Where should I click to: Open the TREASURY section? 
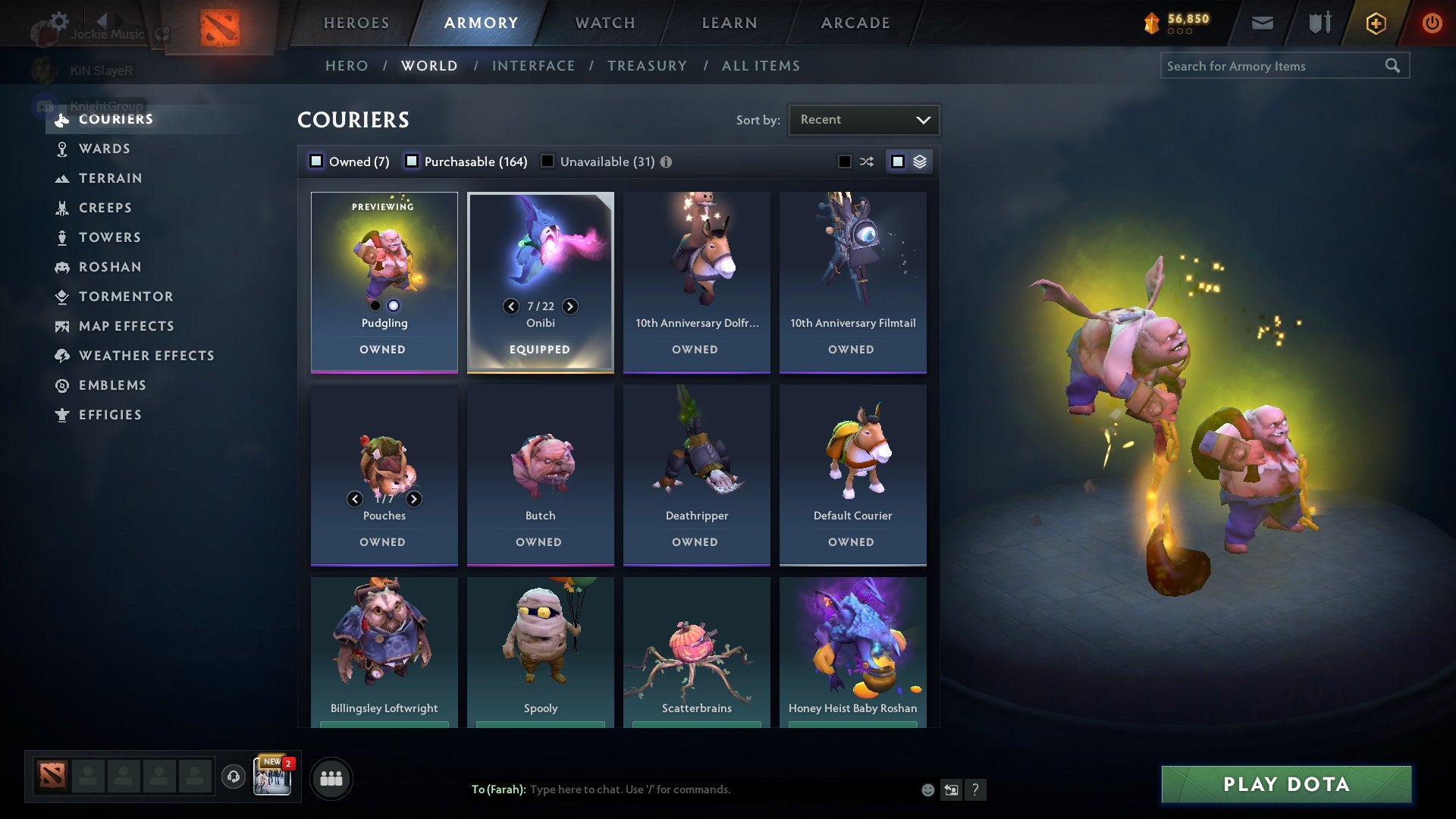pyautogui.click(x=647, y=66)
